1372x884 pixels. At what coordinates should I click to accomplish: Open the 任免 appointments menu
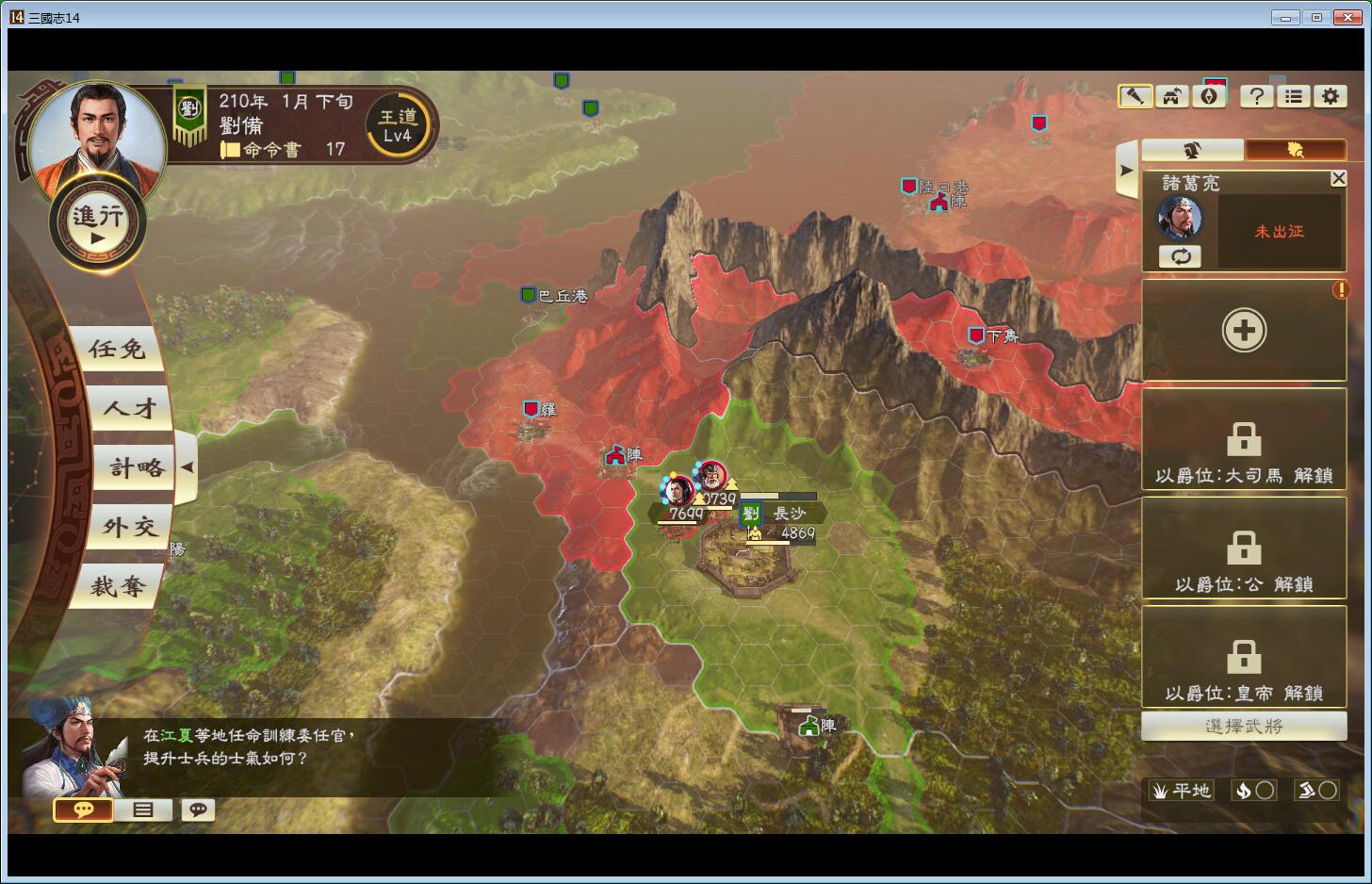117,350
